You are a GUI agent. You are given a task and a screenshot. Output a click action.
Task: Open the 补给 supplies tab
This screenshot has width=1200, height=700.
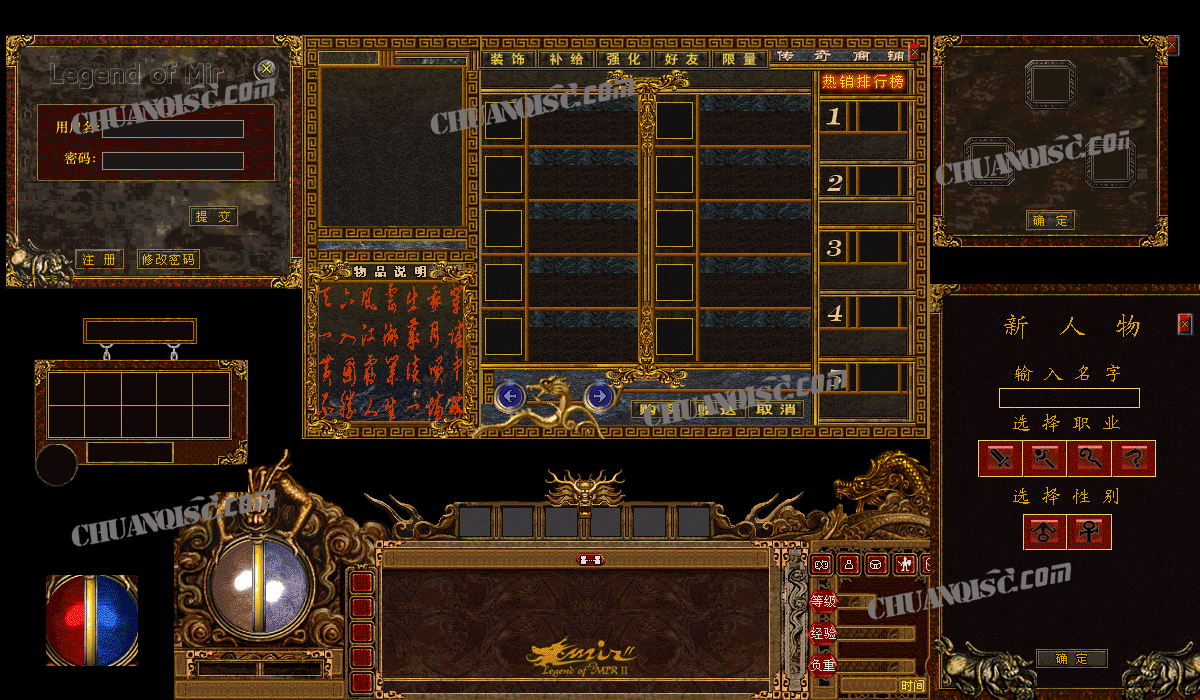566,59
